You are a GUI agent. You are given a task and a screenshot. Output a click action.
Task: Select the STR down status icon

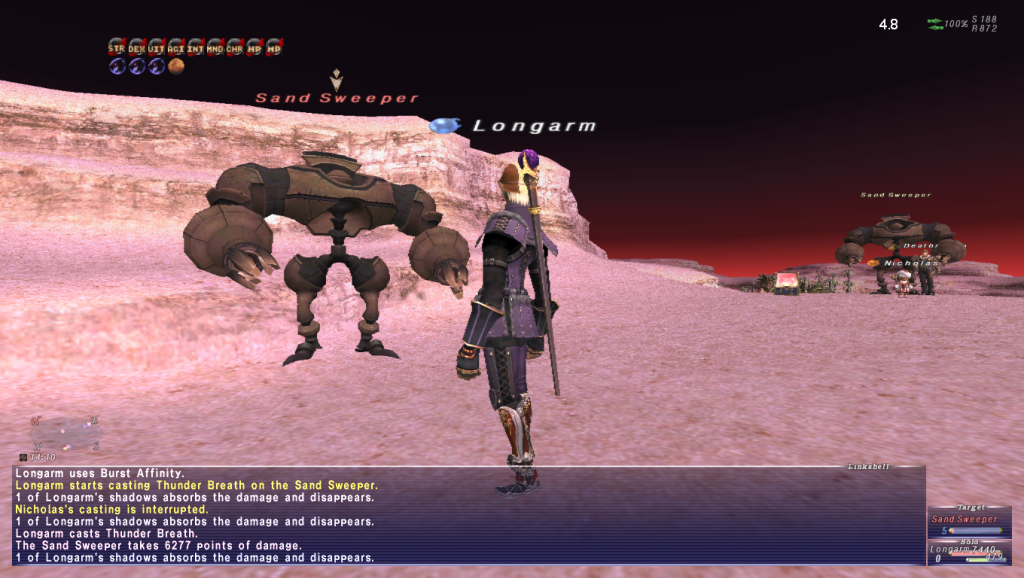tap(117, 47)
